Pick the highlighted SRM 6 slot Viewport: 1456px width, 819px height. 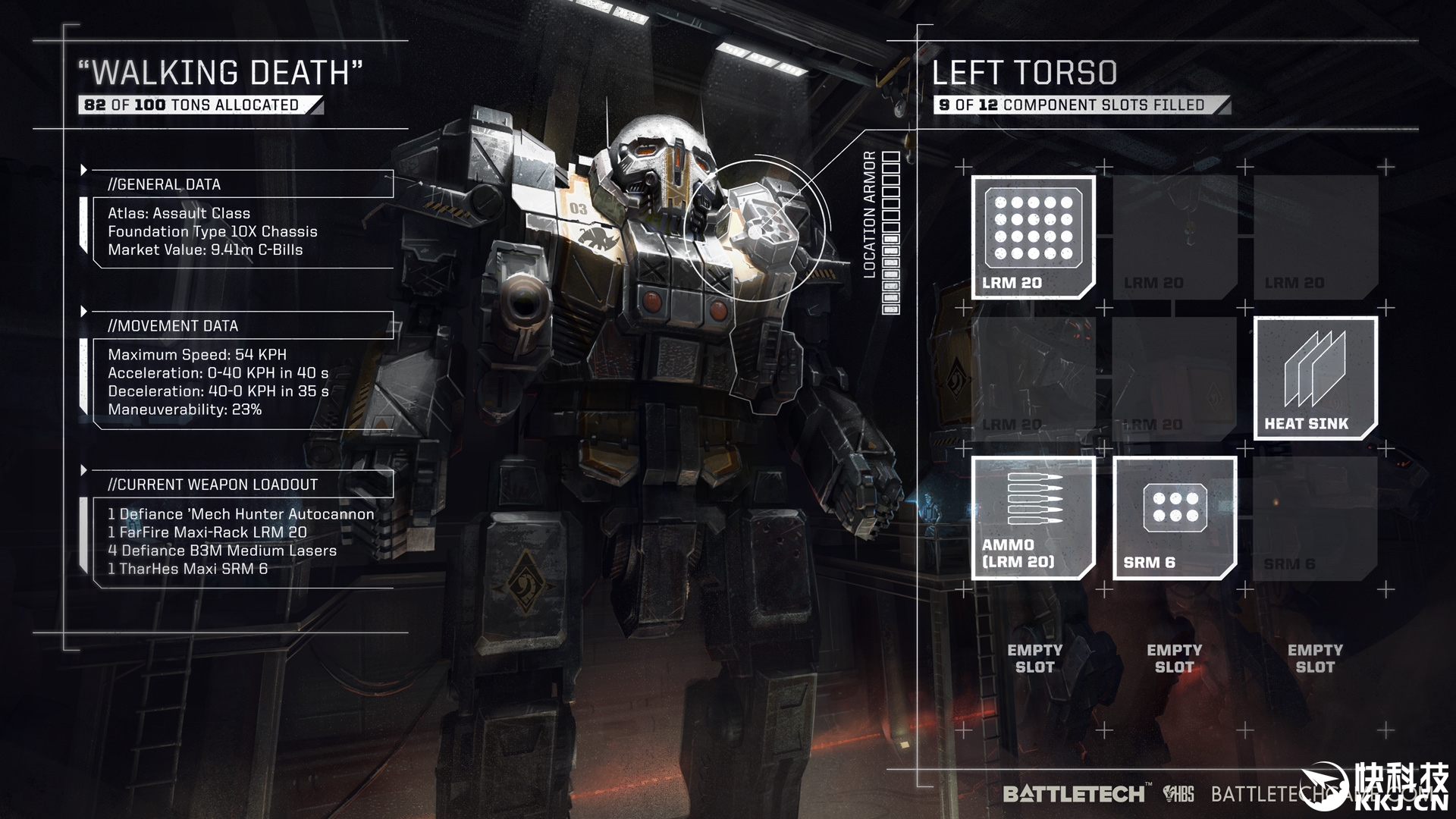pos(1175,519)
